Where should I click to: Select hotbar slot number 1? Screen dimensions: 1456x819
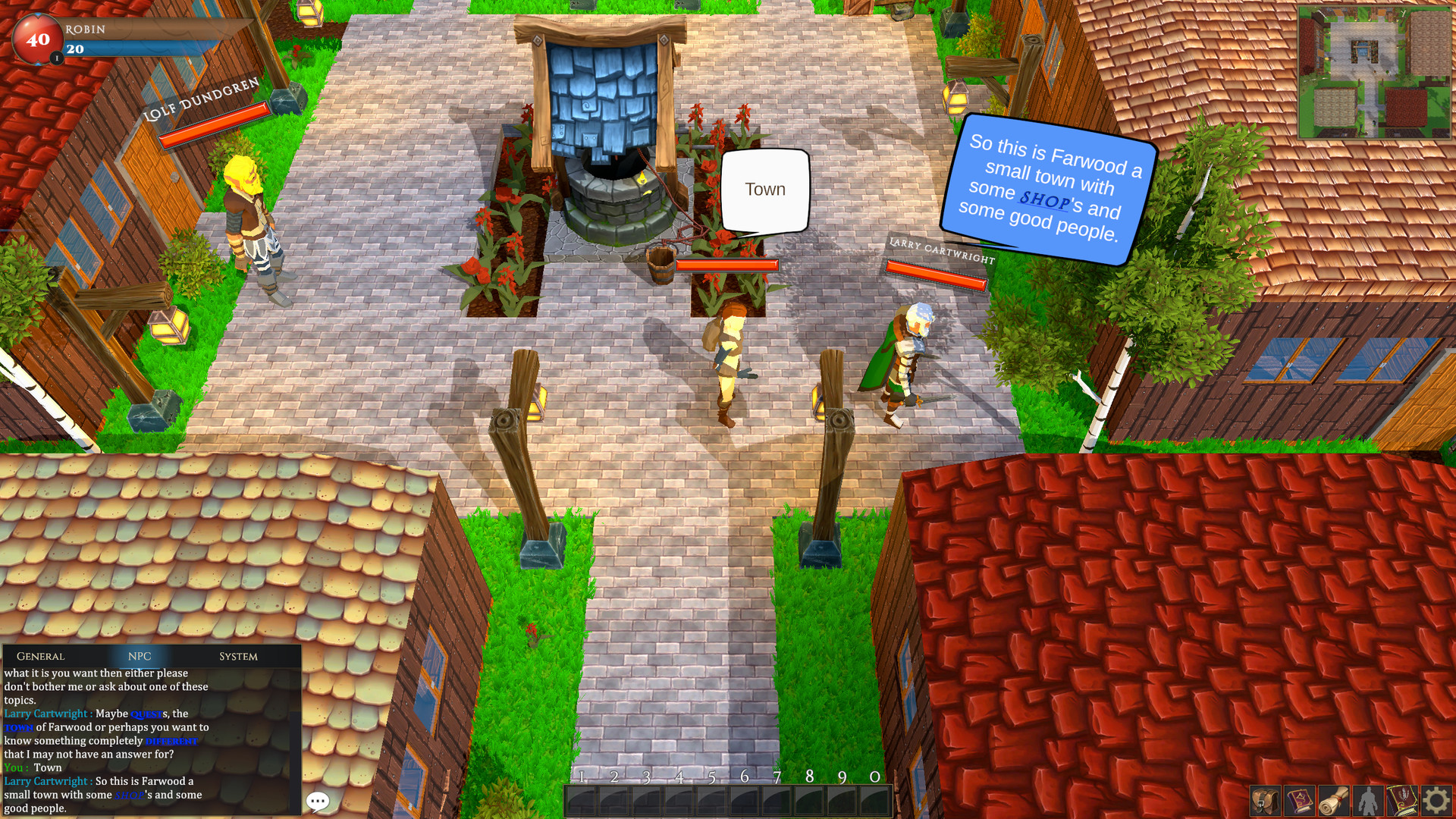[x=580, y=798]
